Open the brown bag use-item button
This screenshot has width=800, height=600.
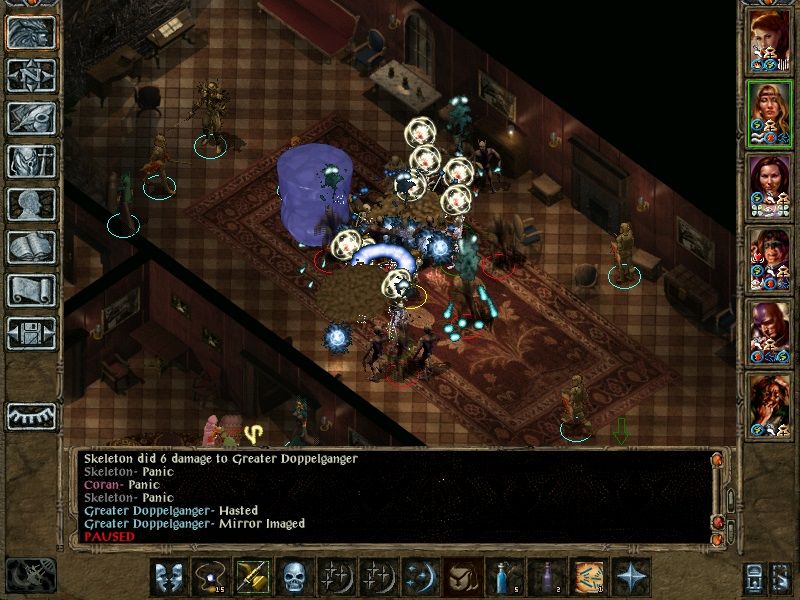[458, 577]
